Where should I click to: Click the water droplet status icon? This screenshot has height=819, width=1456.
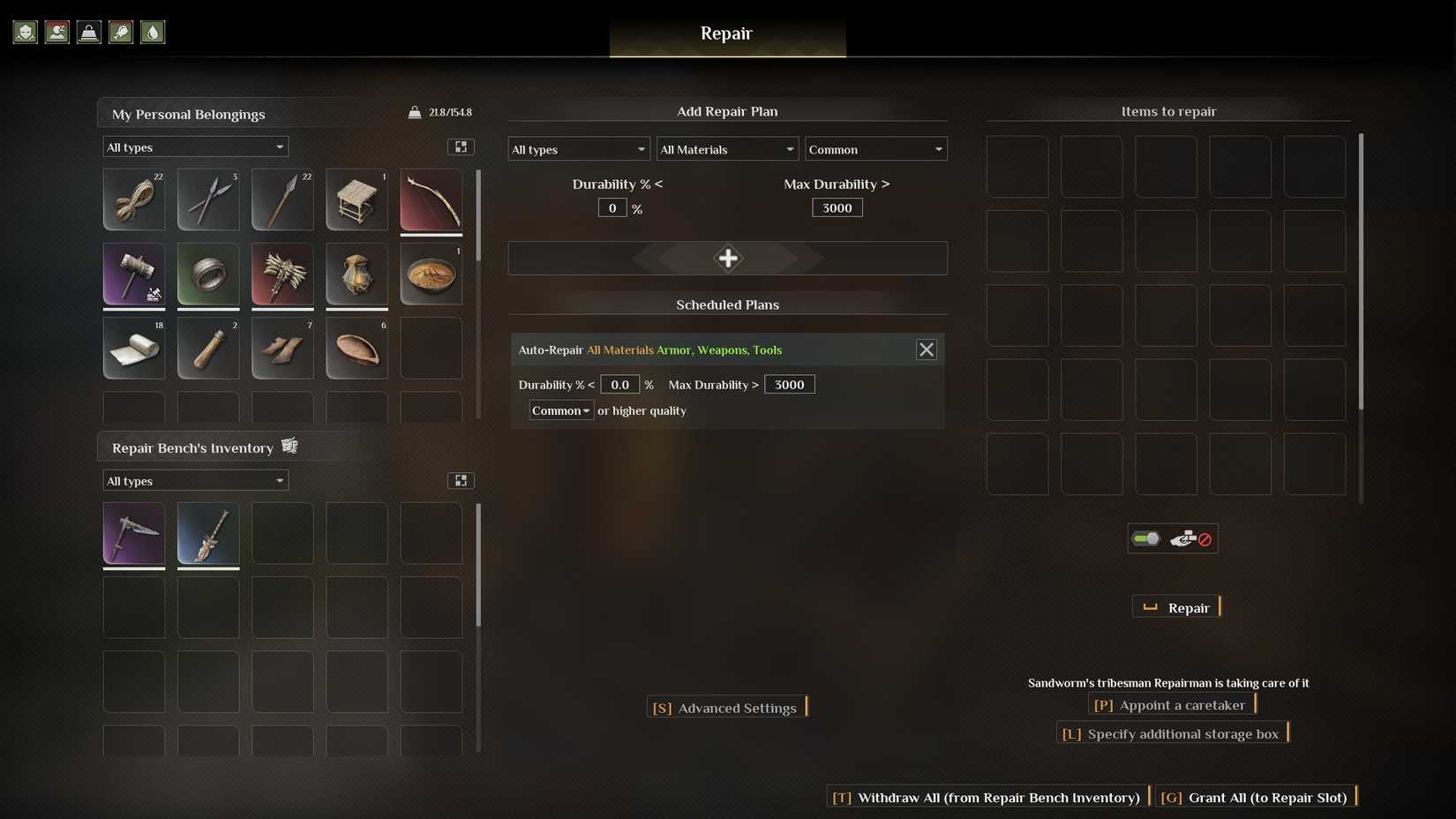(x=152, y=32)
